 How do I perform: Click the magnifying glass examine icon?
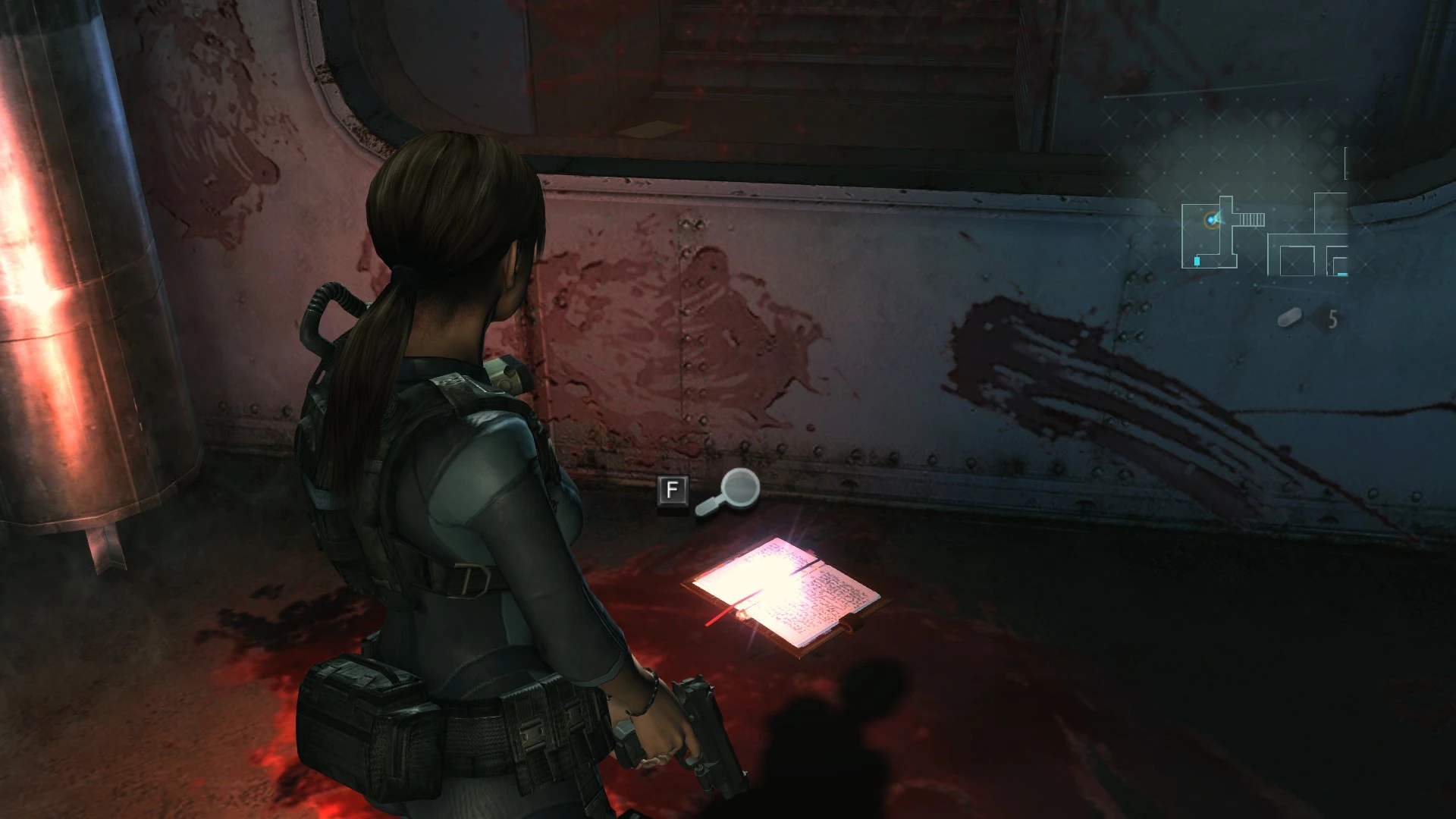[x=730, y=491]
